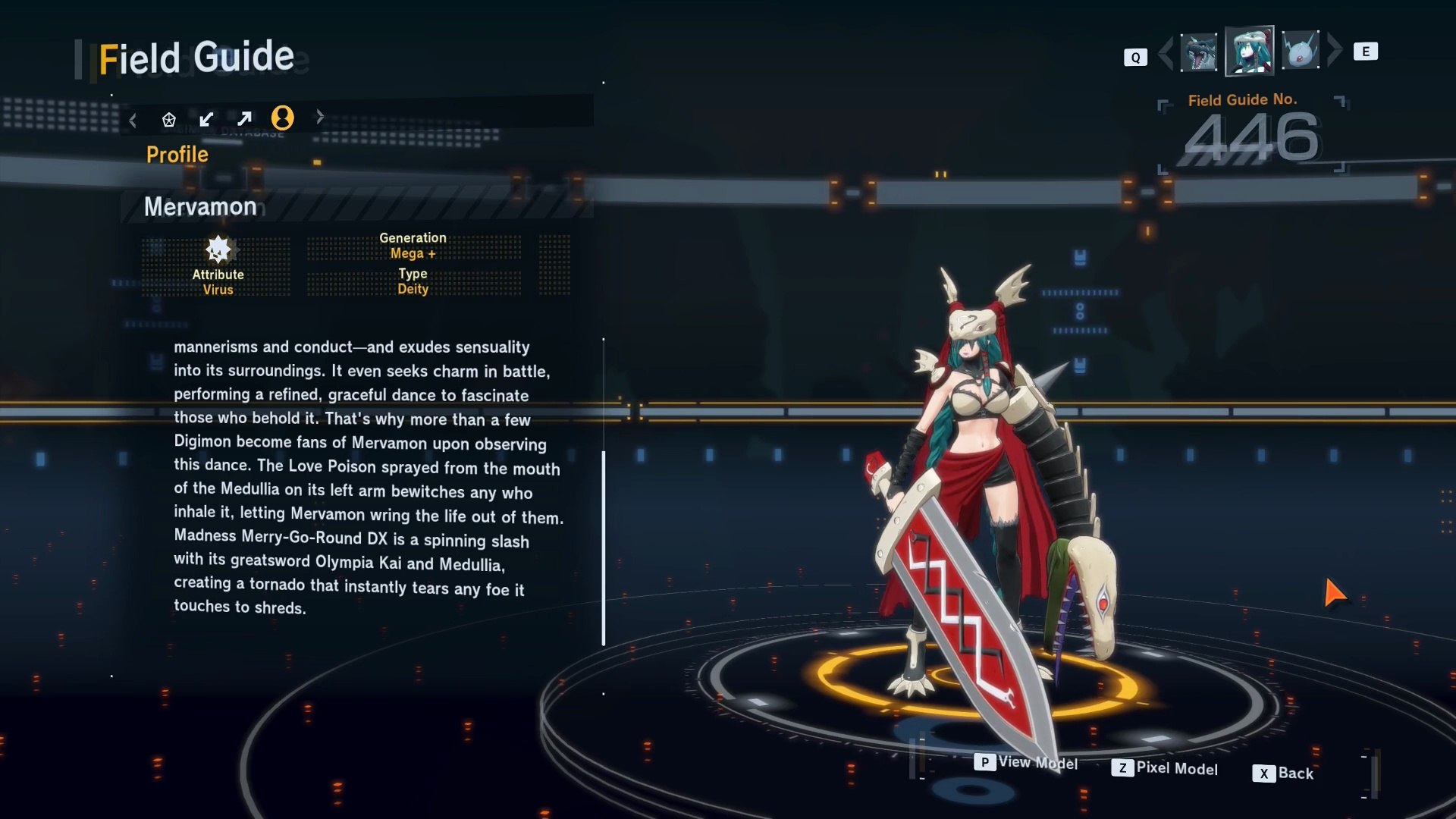Go to previous Digimon with left arrow
The width and height of the screenshot is (1456, 819).
pos(1166,52)
